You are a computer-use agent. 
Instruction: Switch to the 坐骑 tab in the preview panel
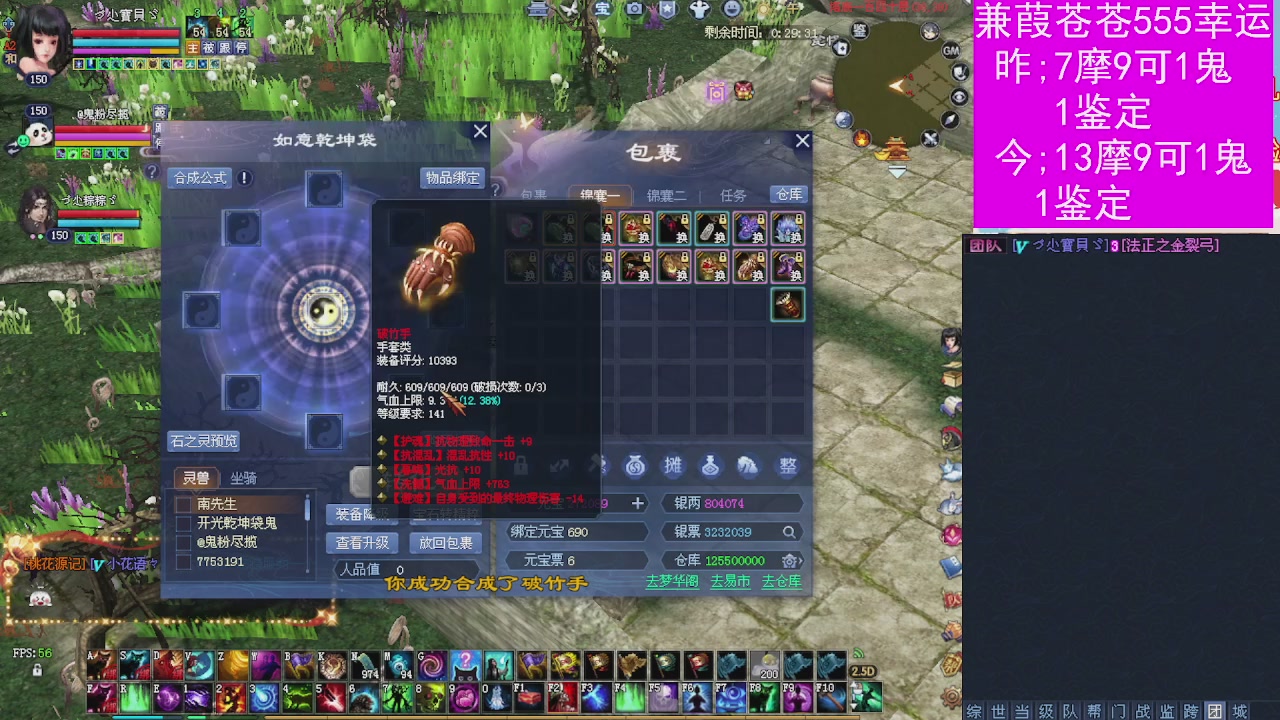coord(243,479)
